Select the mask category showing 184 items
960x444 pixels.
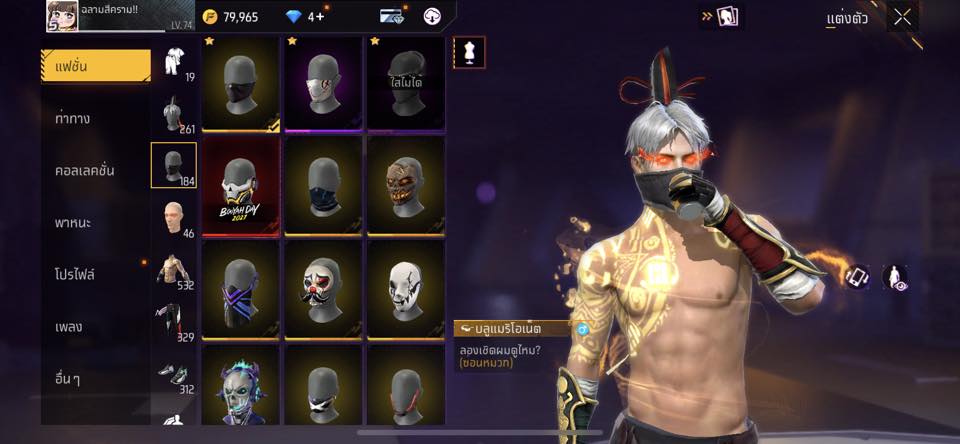coord(174,165)
